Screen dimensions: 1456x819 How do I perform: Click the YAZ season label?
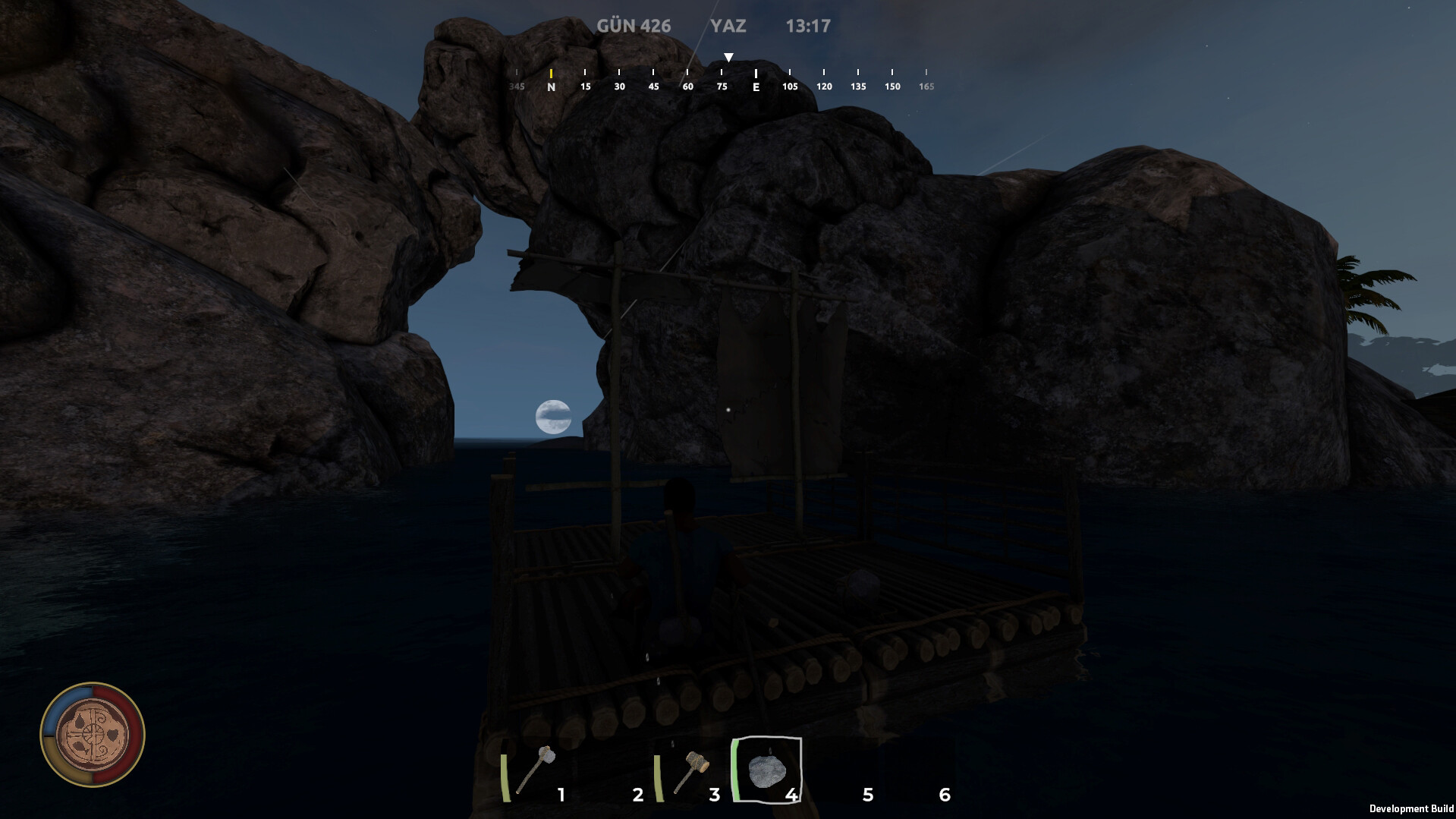pyautogui.click(x=728, y=26)
